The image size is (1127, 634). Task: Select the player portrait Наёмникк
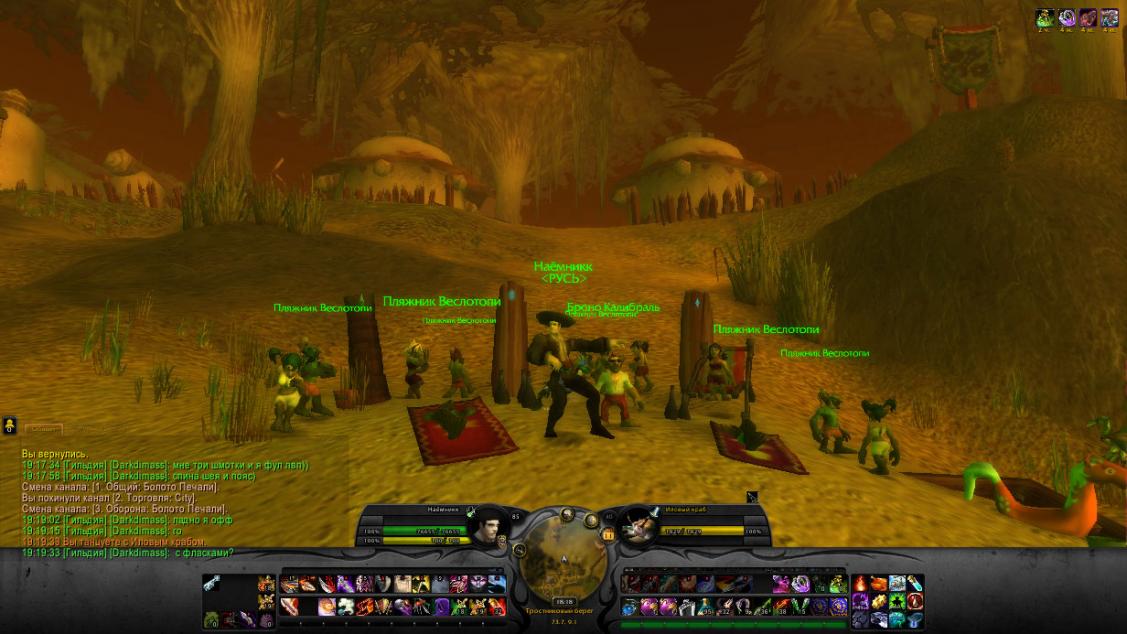[x=486, y=526]
